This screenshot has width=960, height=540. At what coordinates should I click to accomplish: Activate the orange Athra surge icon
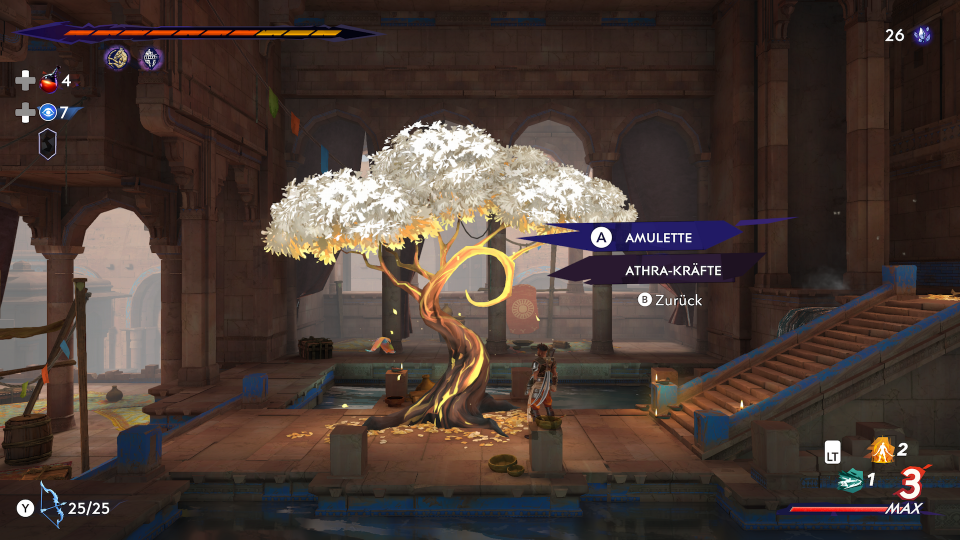tap(881, 449)
